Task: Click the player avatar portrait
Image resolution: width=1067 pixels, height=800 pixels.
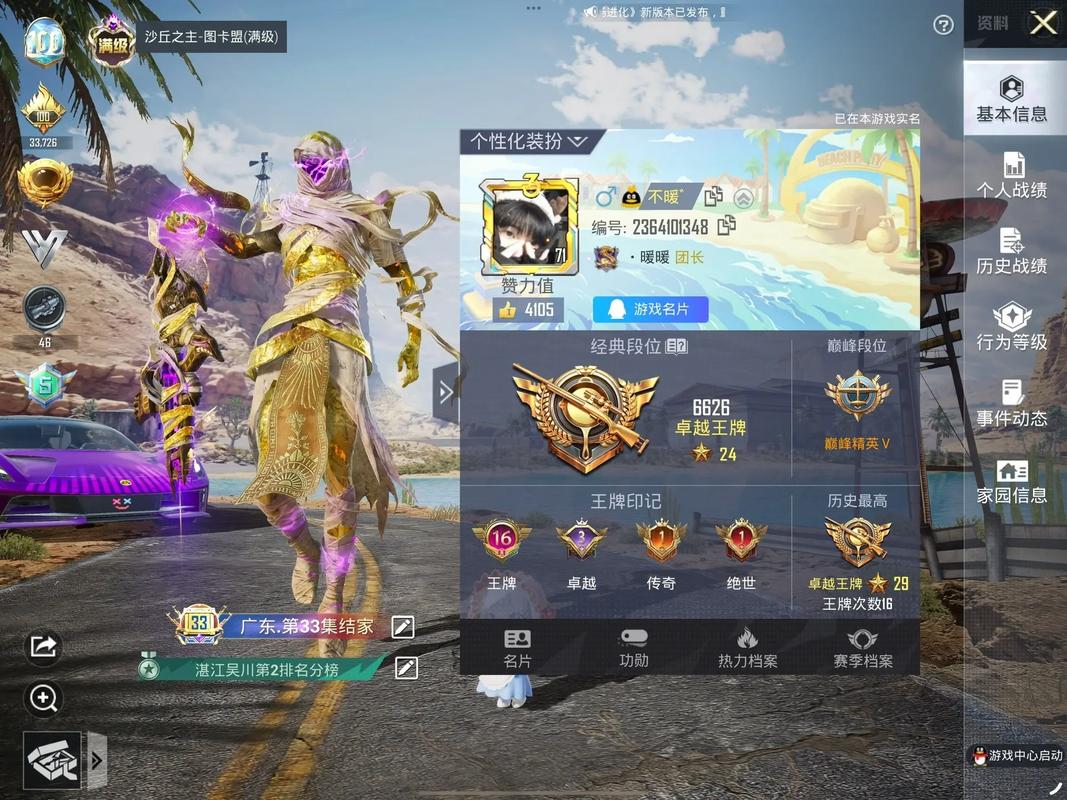Action: point(529,227)
